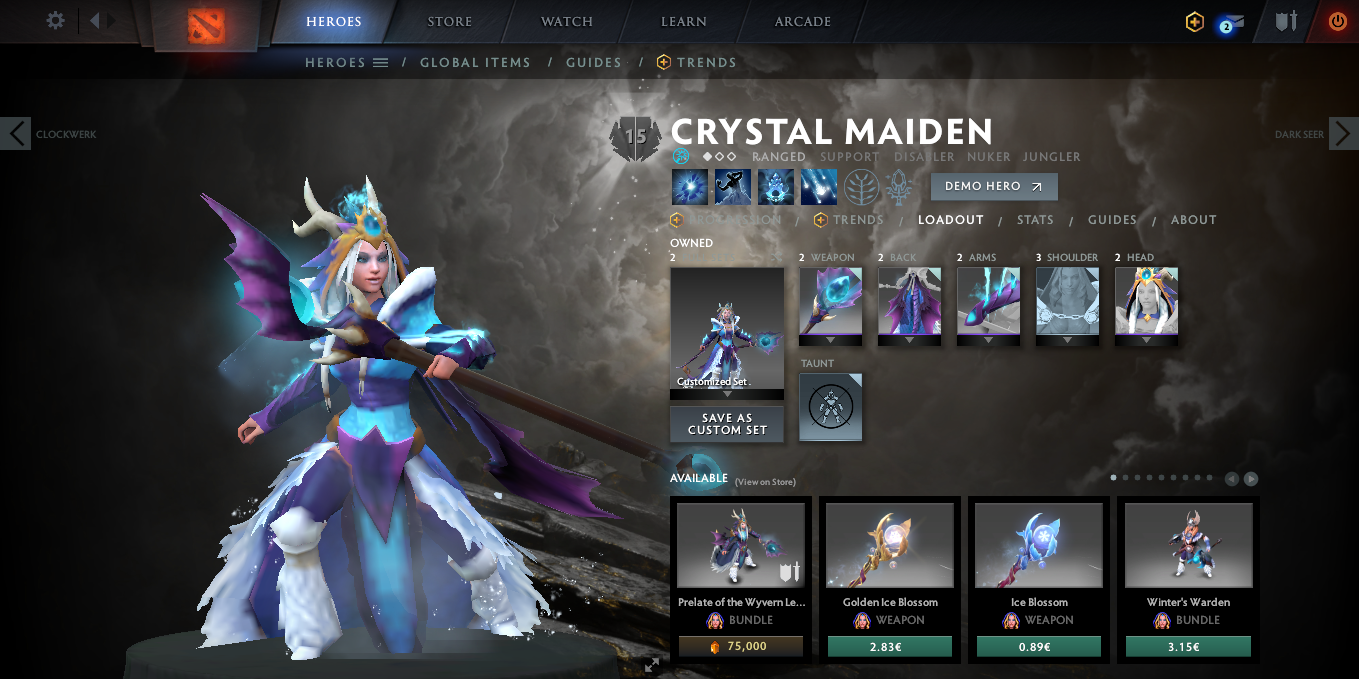Save as Custom Set
Screen dimensions: 1359x679
(727, 424)
